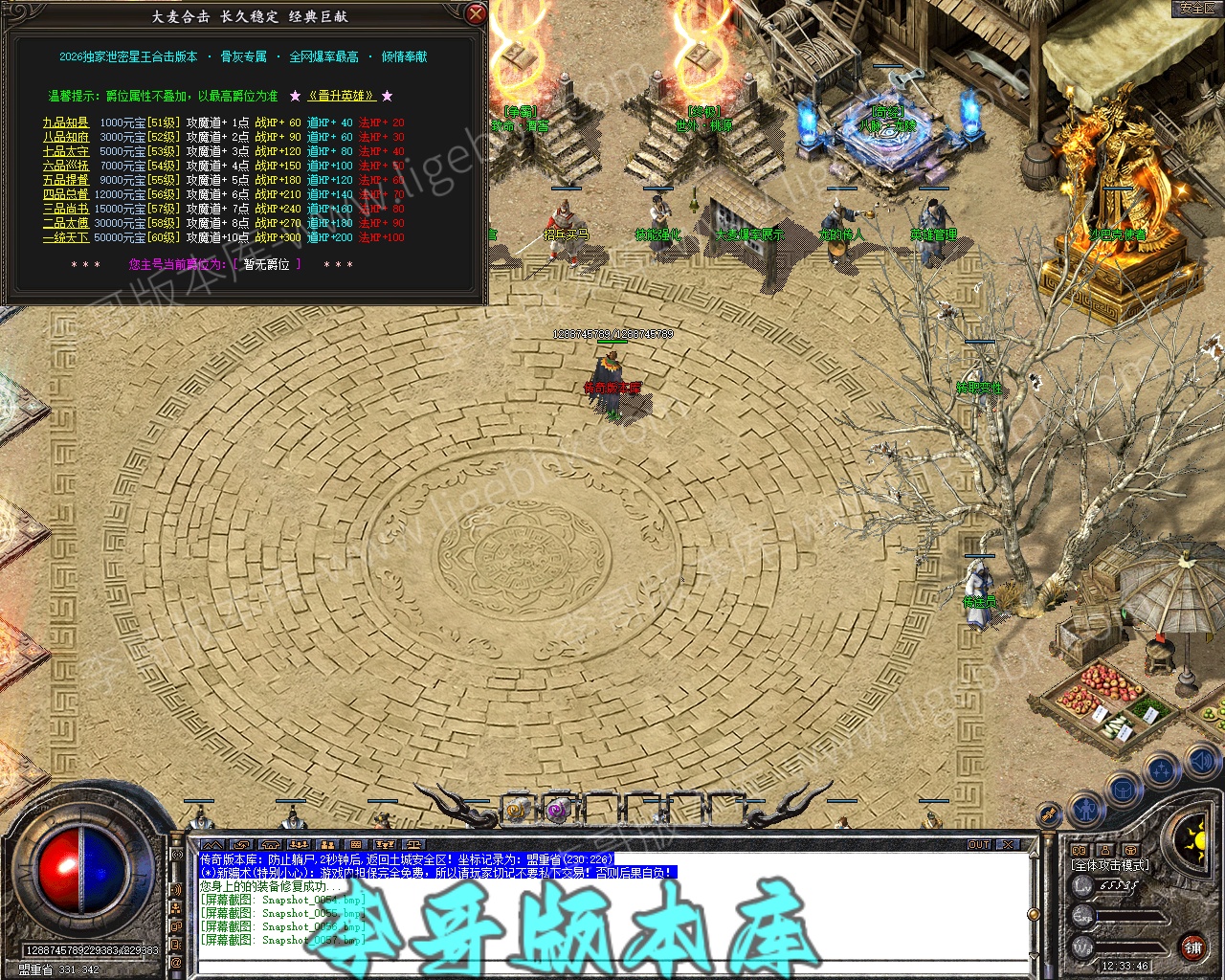Open the character equipment round button
This screenshot has height=980, width=1225.
(1085, 810)
